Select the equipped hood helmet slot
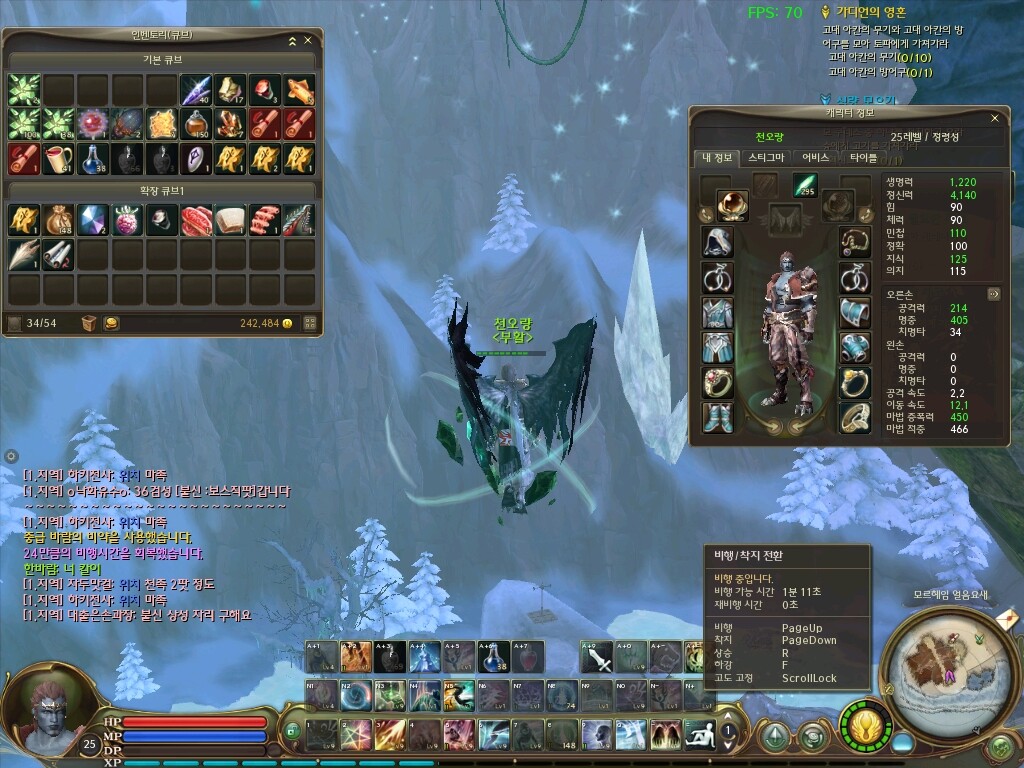This screenshot has height=768, width=1024. coord(717,242)
